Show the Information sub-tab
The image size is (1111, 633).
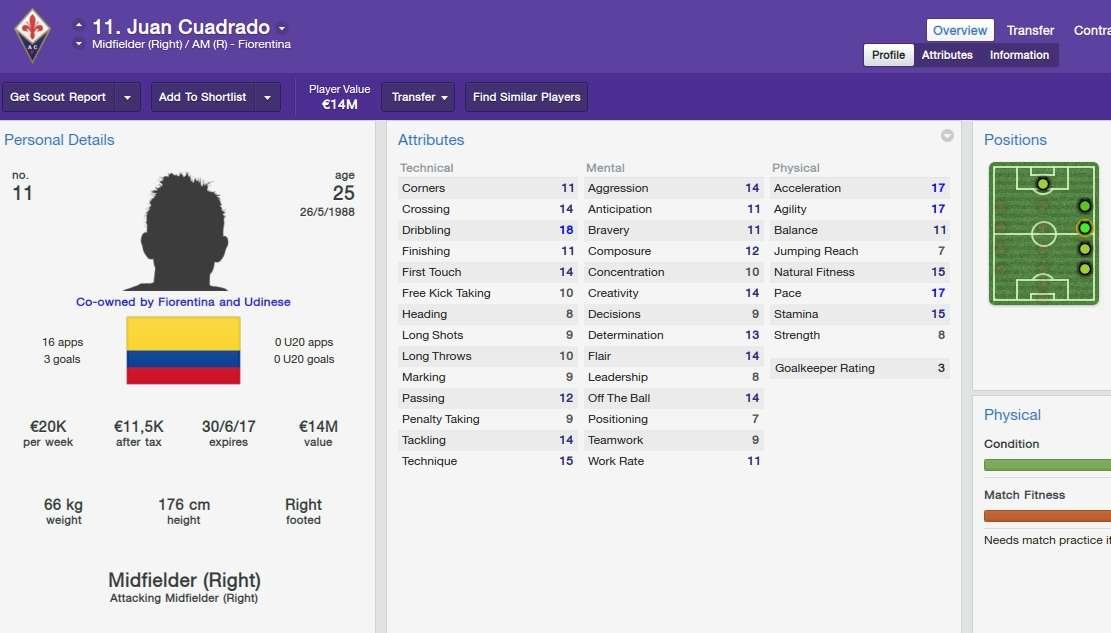pos(1019,55)
